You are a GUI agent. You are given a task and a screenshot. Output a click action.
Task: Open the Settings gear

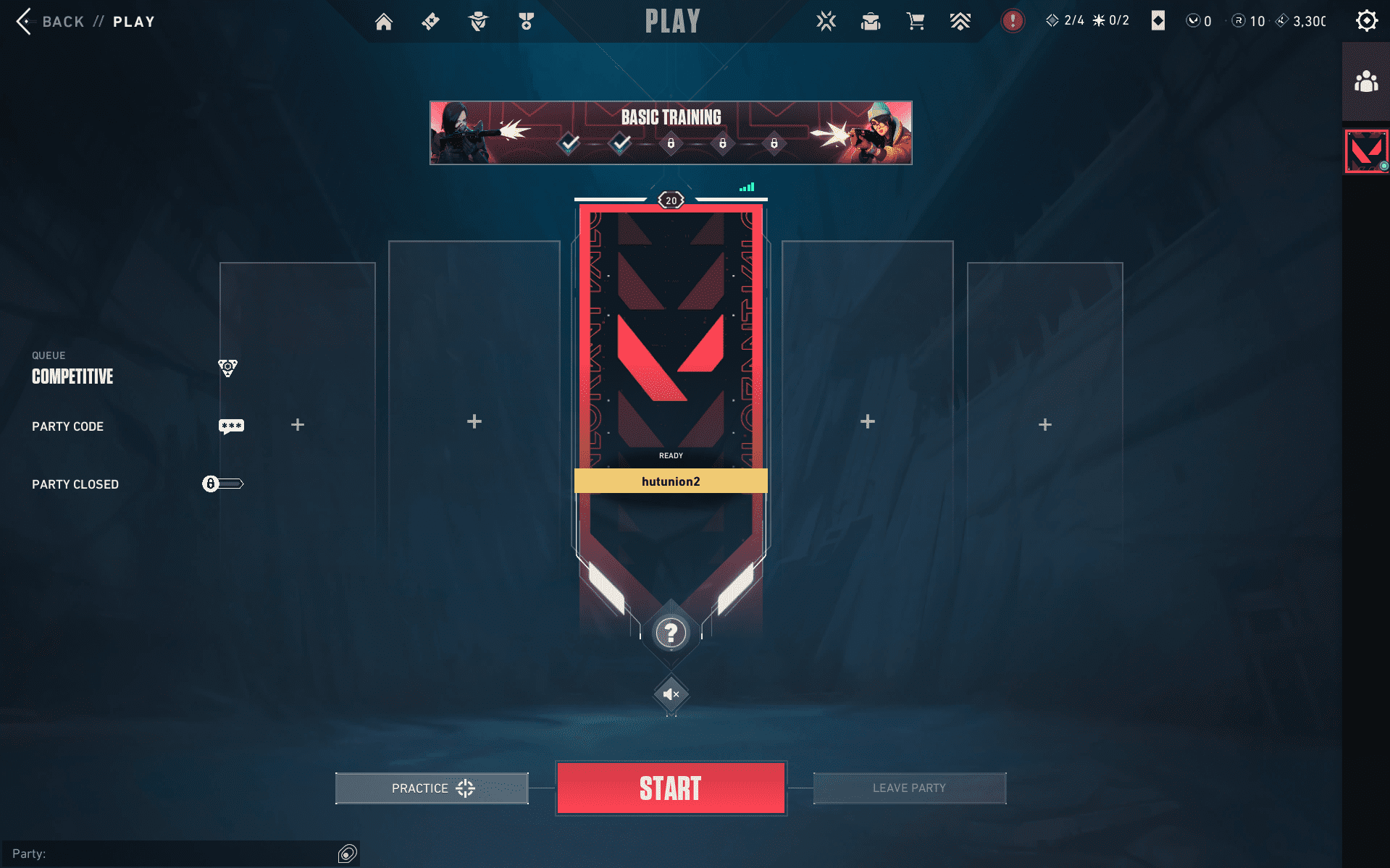click(1368, 20)
